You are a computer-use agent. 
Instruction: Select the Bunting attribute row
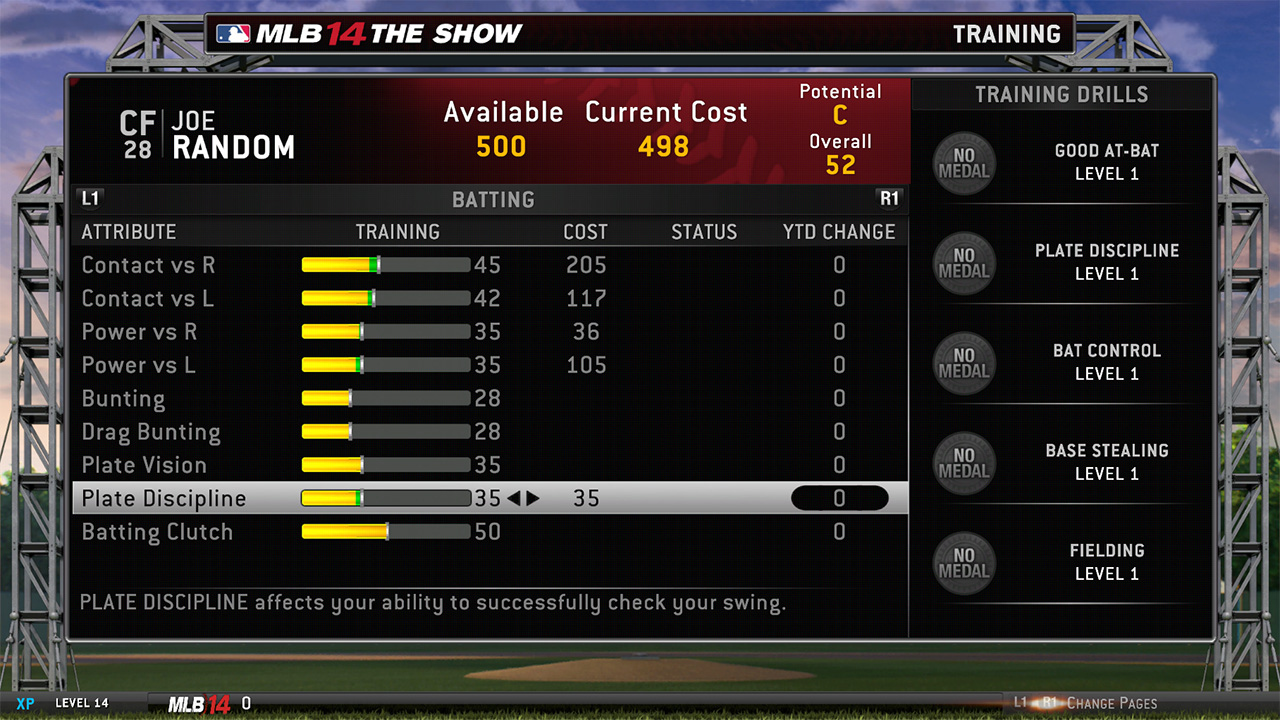pyautogui.click(x=124, y=398)
